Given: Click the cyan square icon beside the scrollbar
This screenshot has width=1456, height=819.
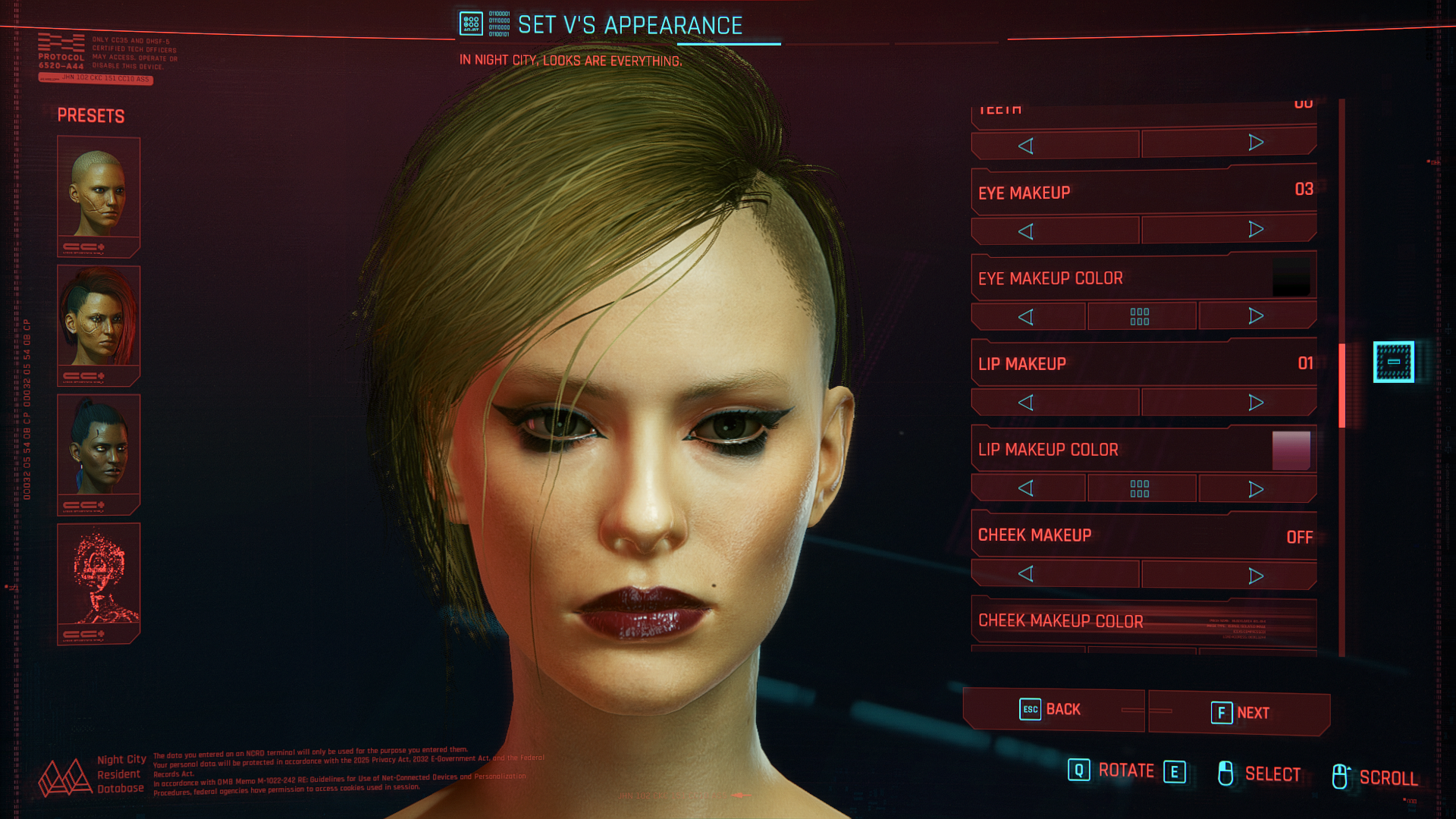Looking at the screenshot, I should coord(1393,362).
